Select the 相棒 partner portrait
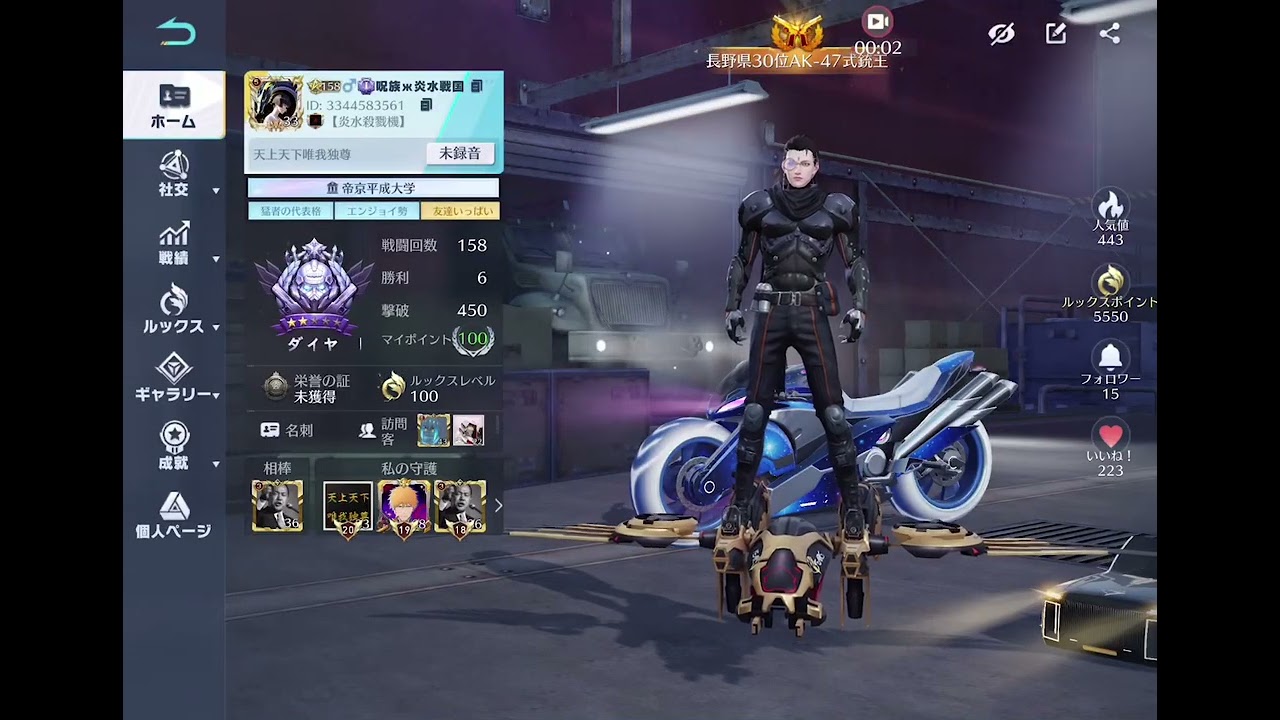Image resolution: width=1280 pixels, height=720 pixels. point(277,505)
